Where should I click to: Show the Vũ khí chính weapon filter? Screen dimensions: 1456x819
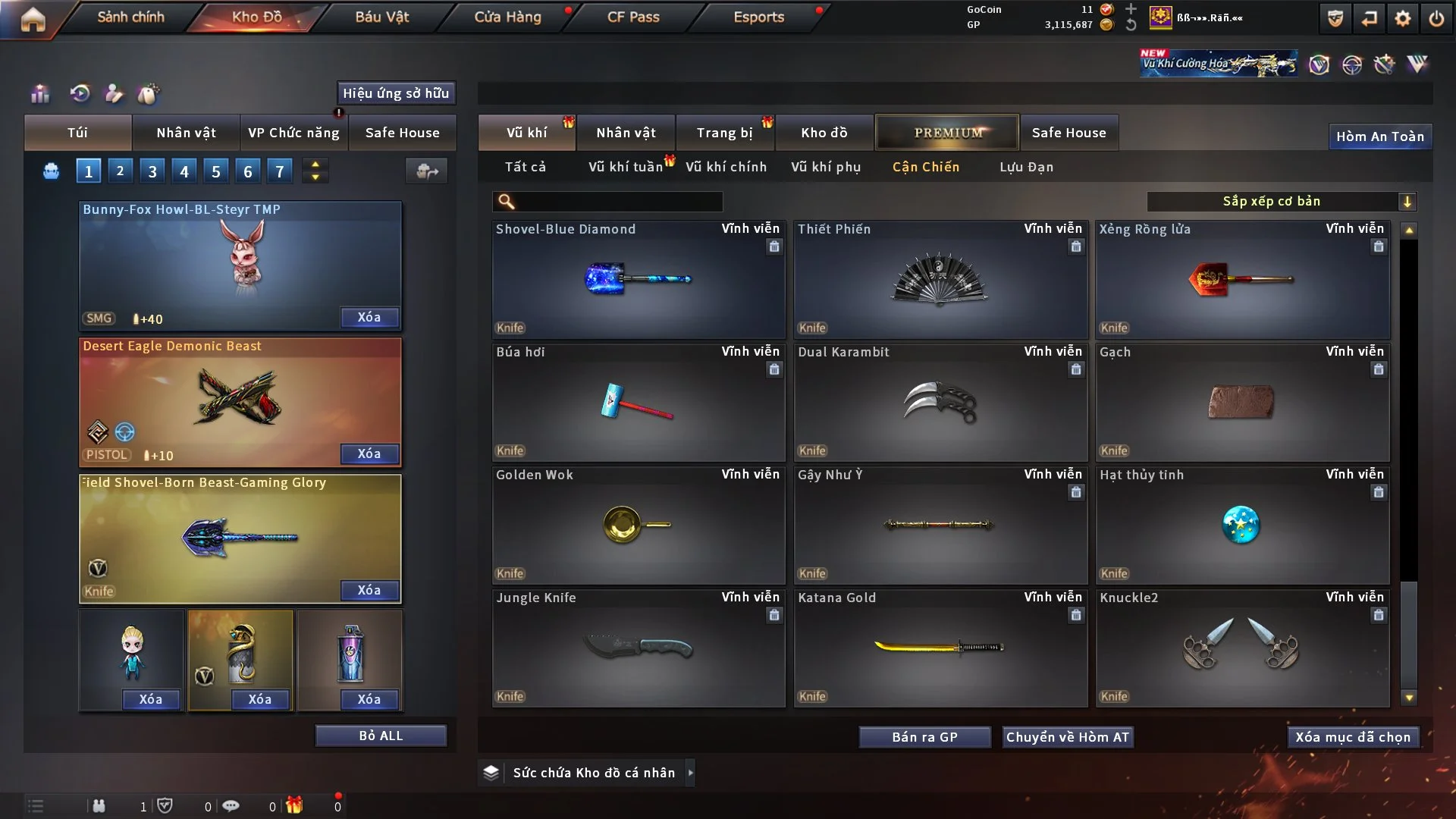(726, 167)
